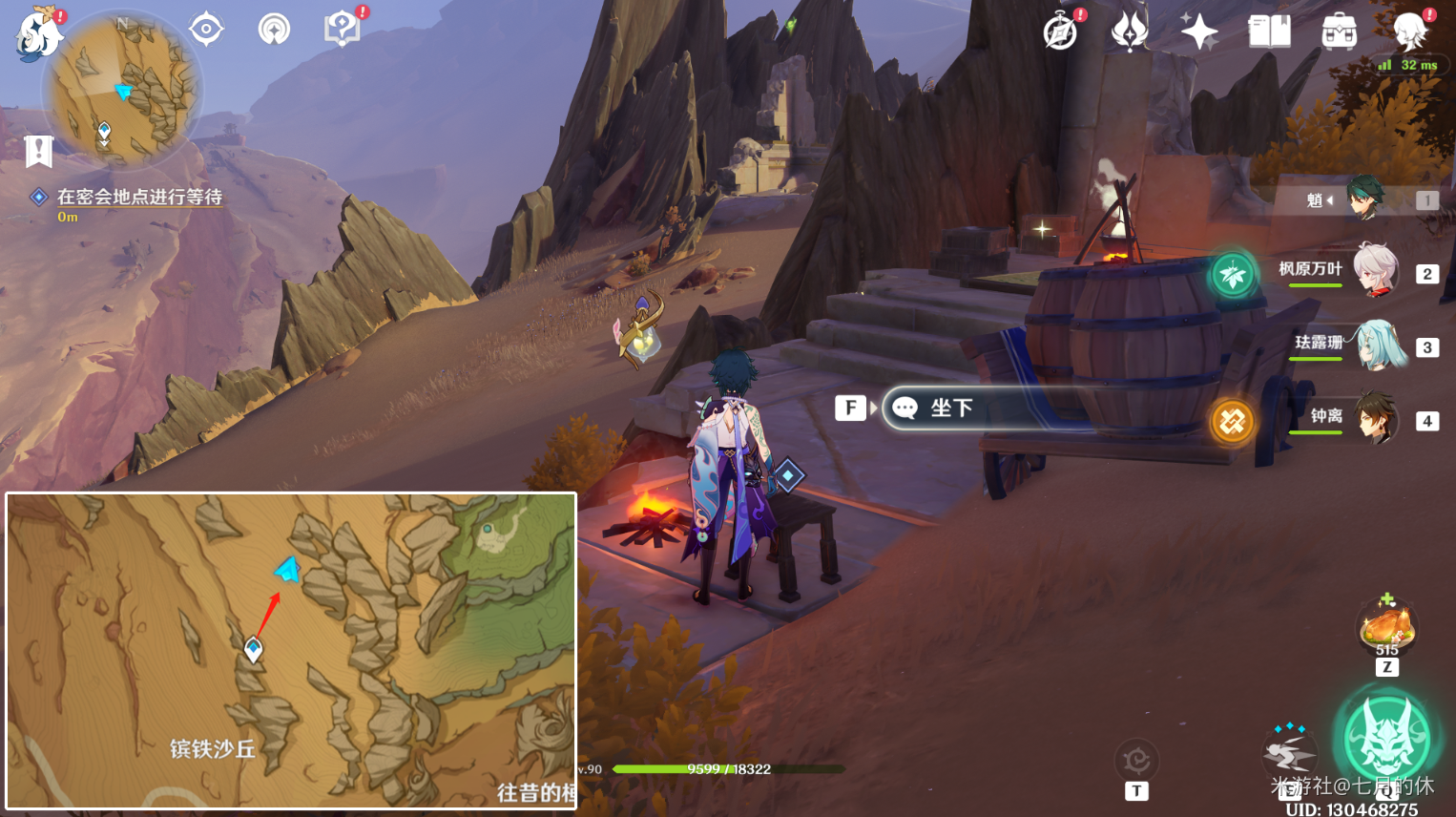Track the quest 在密会地点进行等待
1456x817 pixels.
139,198
